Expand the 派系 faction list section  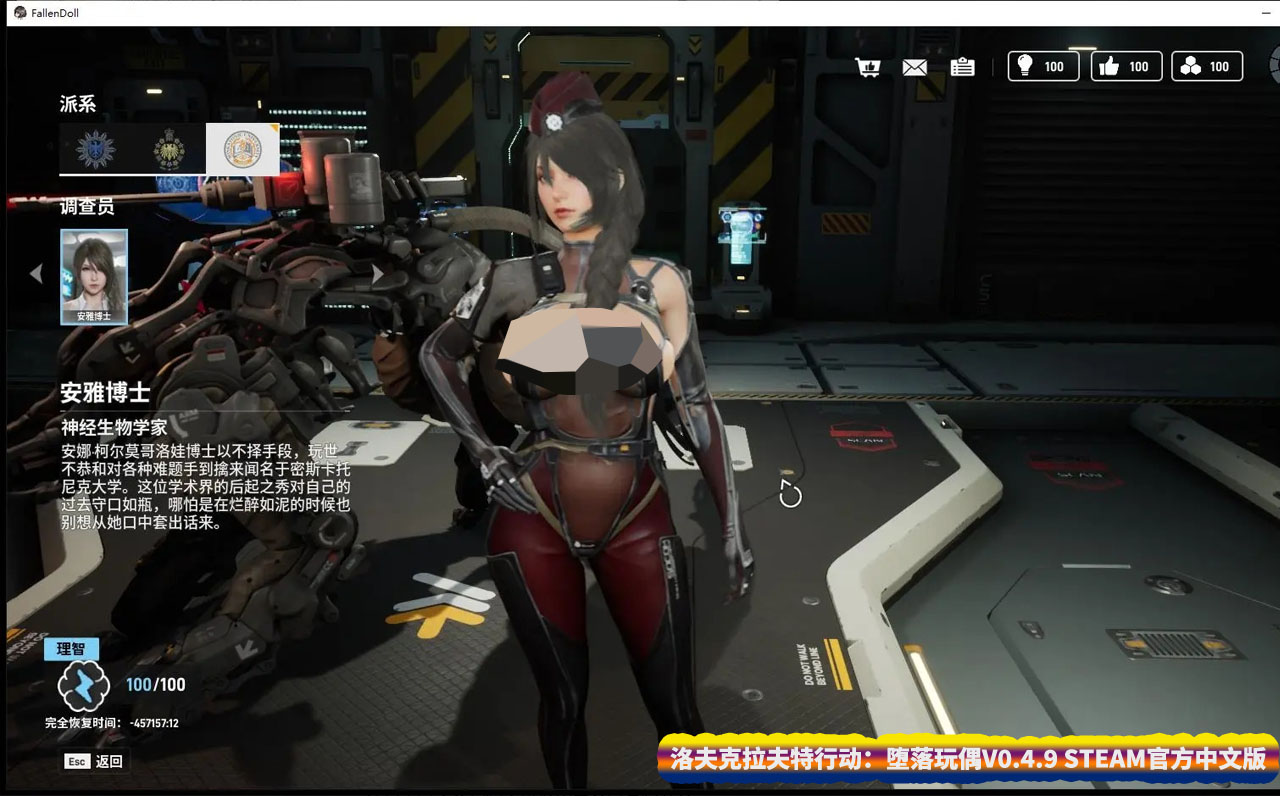pyautogui.click(x=78, y=103)
